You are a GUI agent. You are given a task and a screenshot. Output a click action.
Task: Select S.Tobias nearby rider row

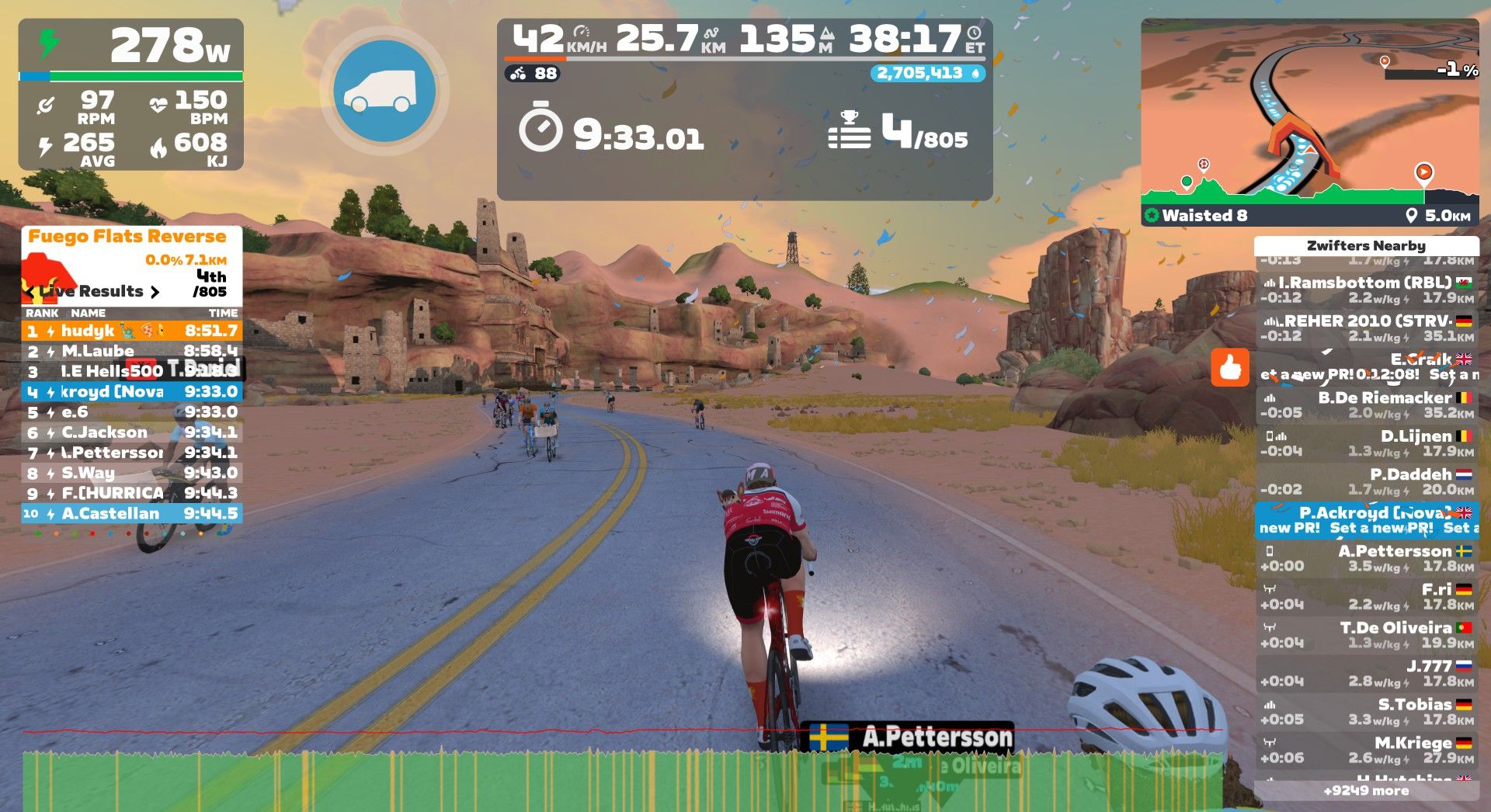coord(1366,711)
